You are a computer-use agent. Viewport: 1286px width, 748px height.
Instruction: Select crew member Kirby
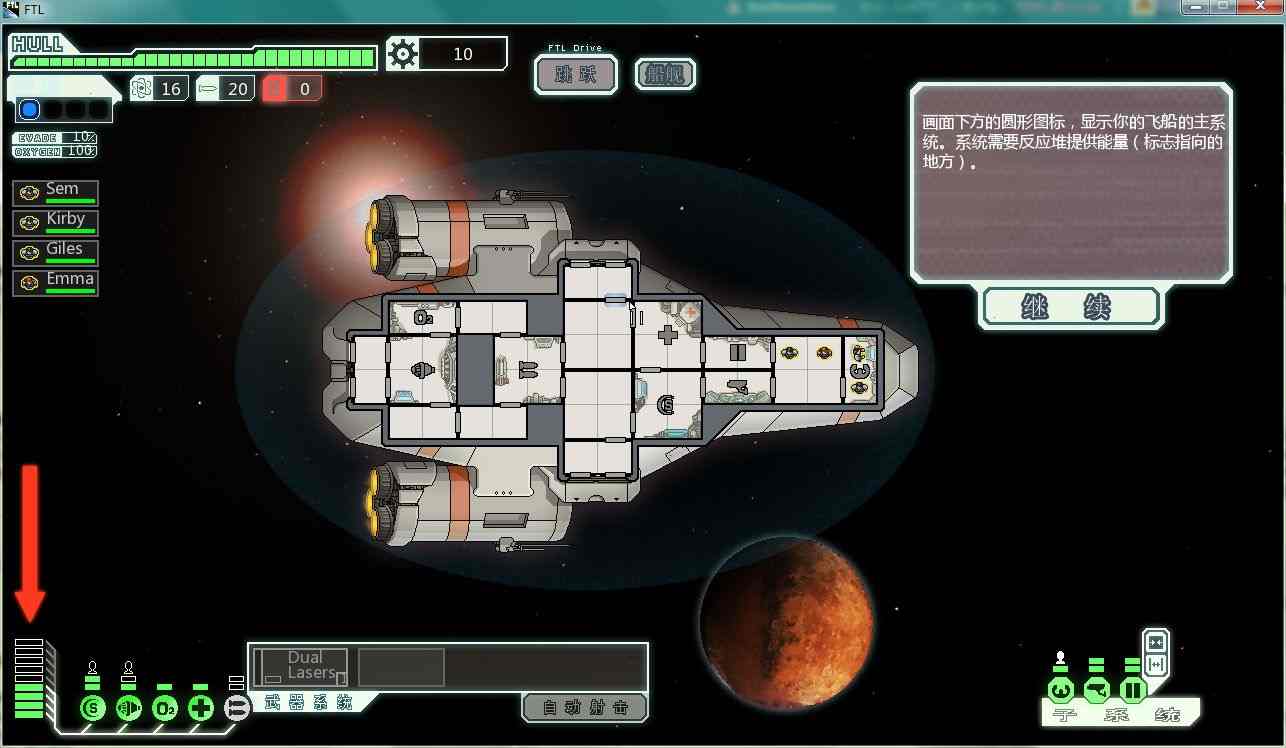coord(56,222)
